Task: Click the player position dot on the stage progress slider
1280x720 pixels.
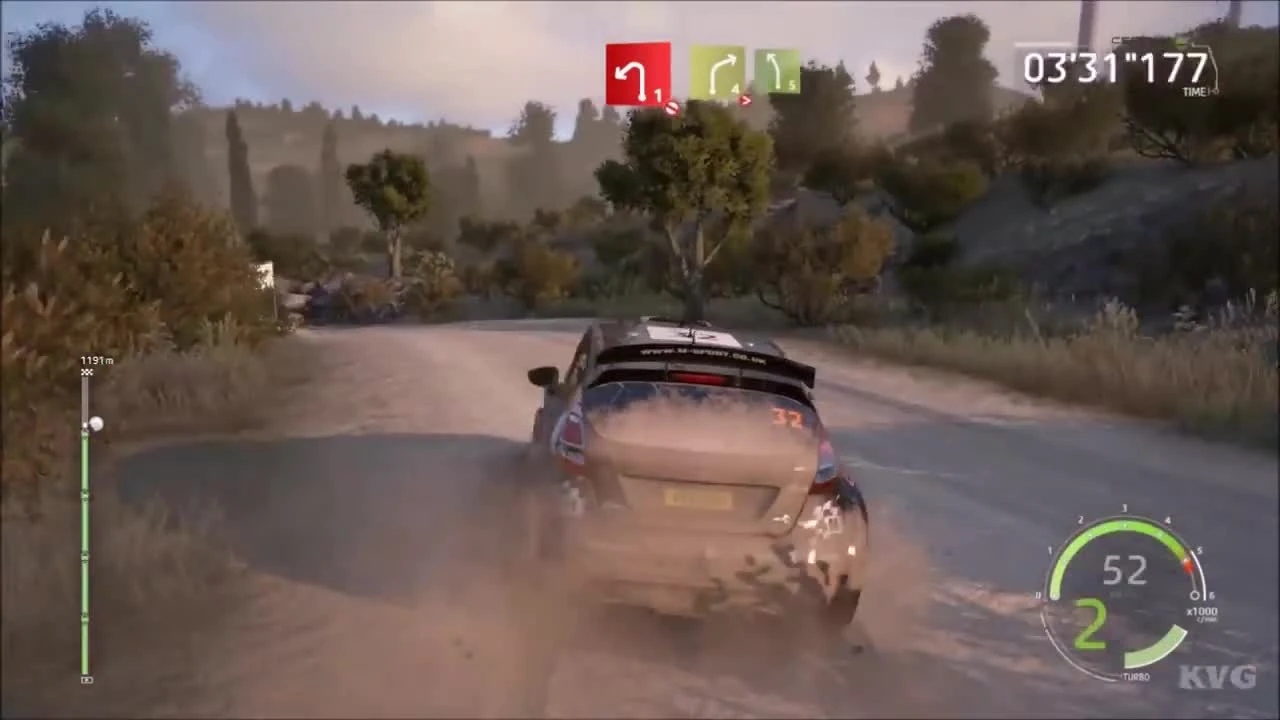Action: pyautogui.click(x=95, y=424)
